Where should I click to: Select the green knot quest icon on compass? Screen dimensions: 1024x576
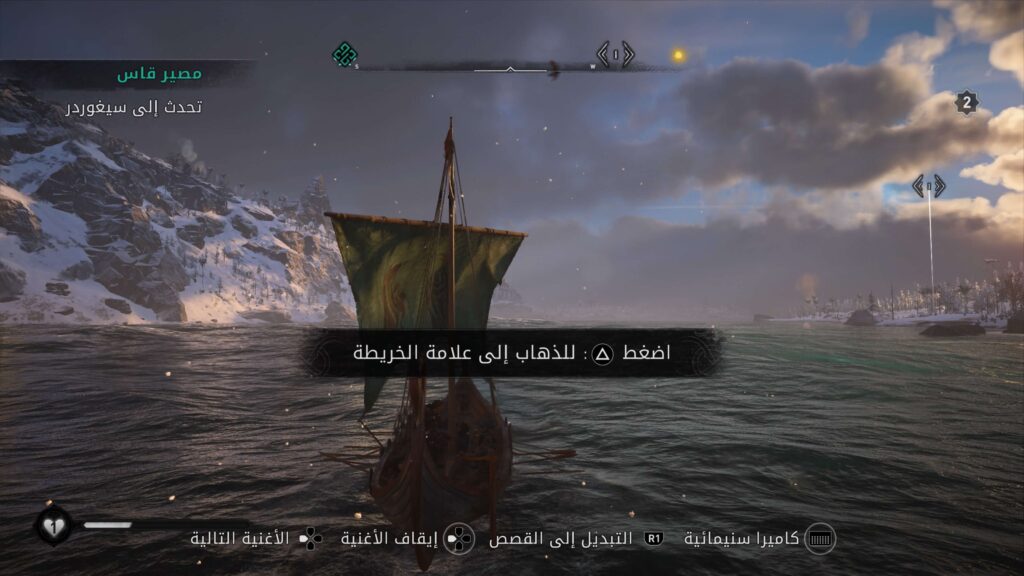(x=344, y=54)
